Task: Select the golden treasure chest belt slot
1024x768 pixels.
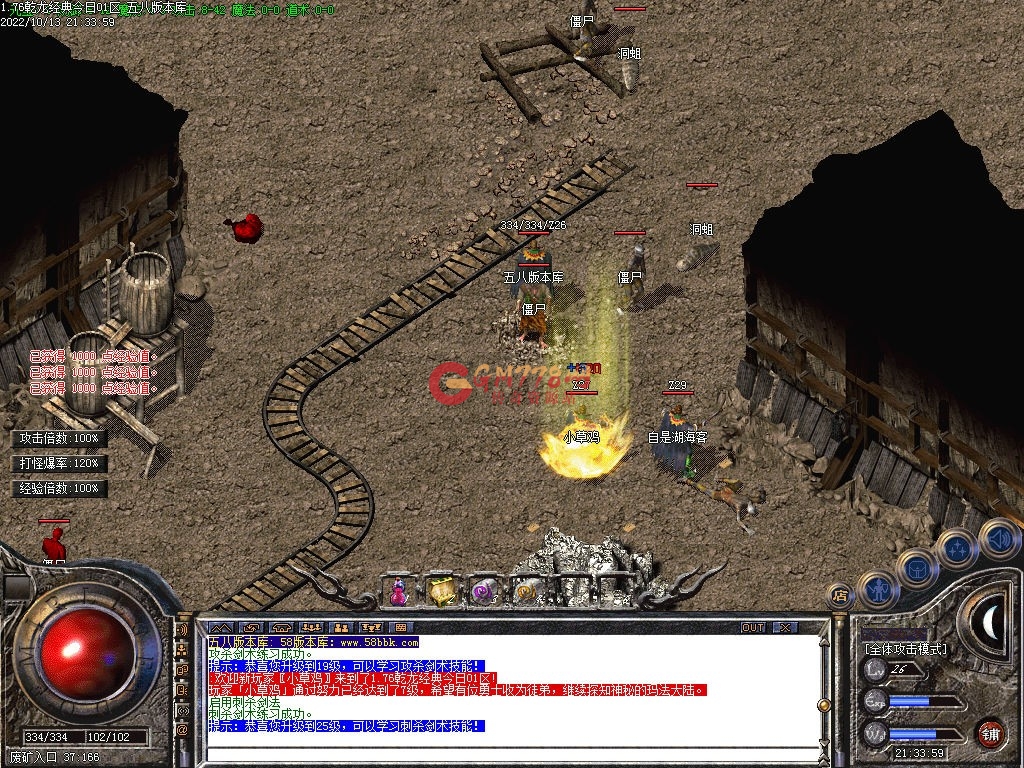Action: click(441, 591)
